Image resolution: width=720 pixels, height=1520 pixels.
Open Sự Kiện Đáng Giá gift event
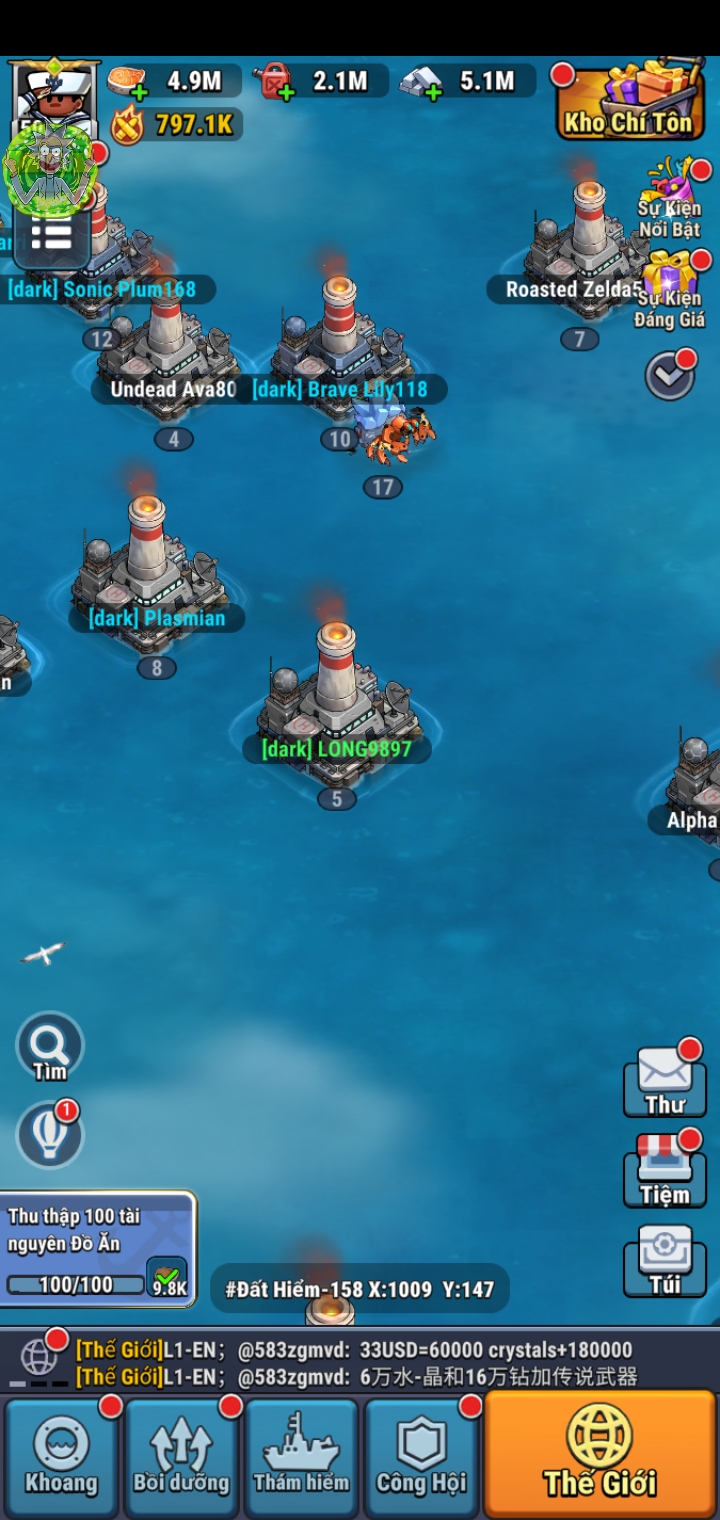coord(670,288)
